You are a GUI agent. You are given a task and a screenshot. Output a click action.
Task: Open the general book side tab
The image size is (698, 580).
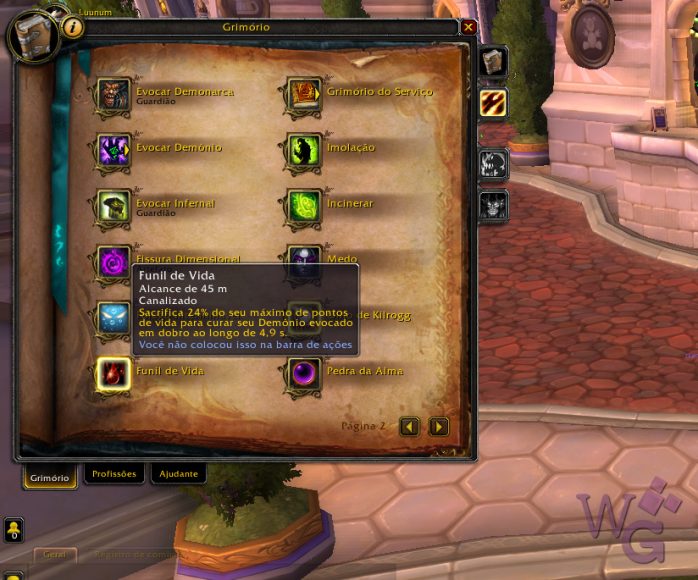tap(493, 62)
